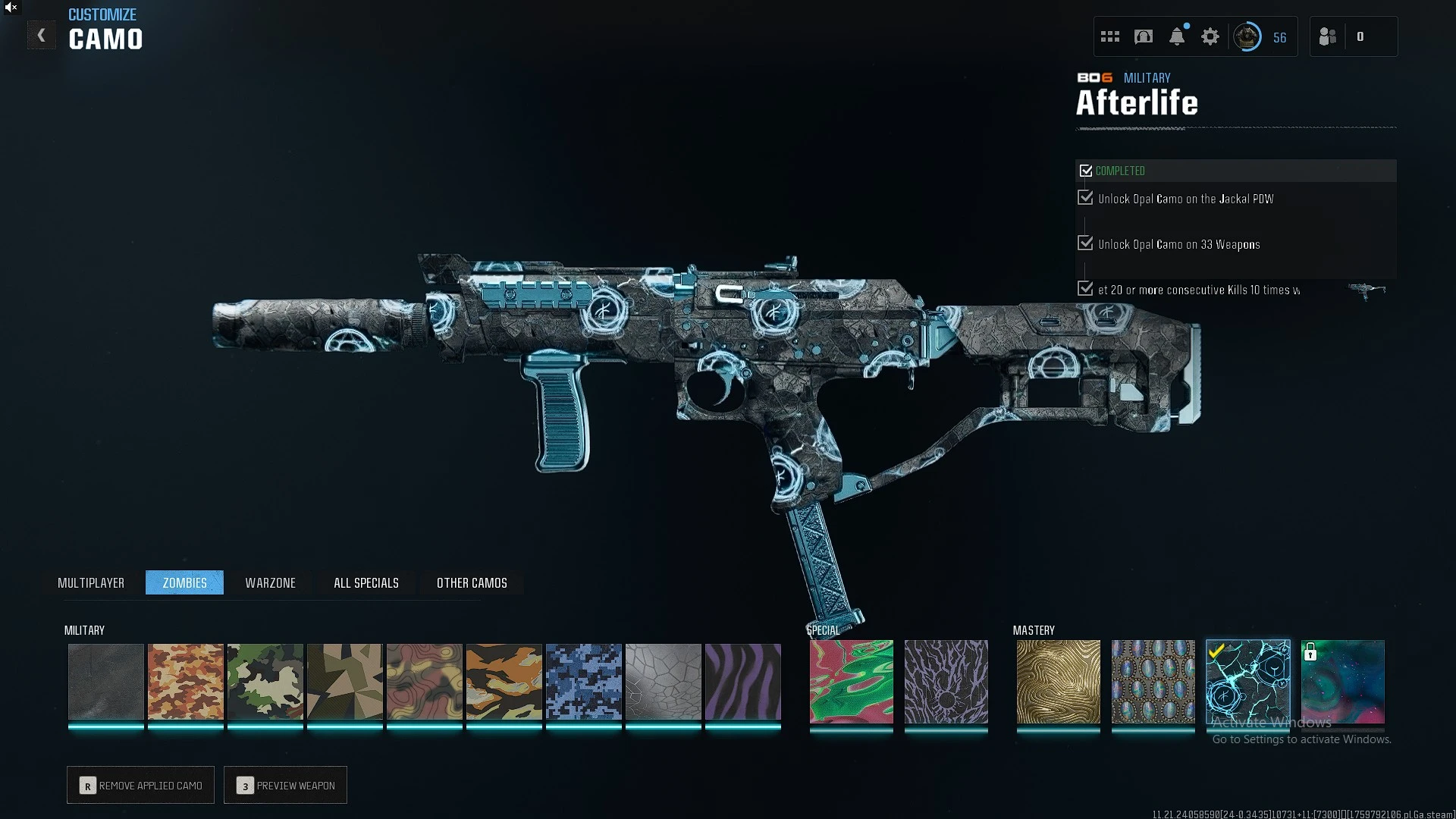Select the Zombies camo tab
The height and width of the screenshot is (819, 1456).
pos(184,582)
